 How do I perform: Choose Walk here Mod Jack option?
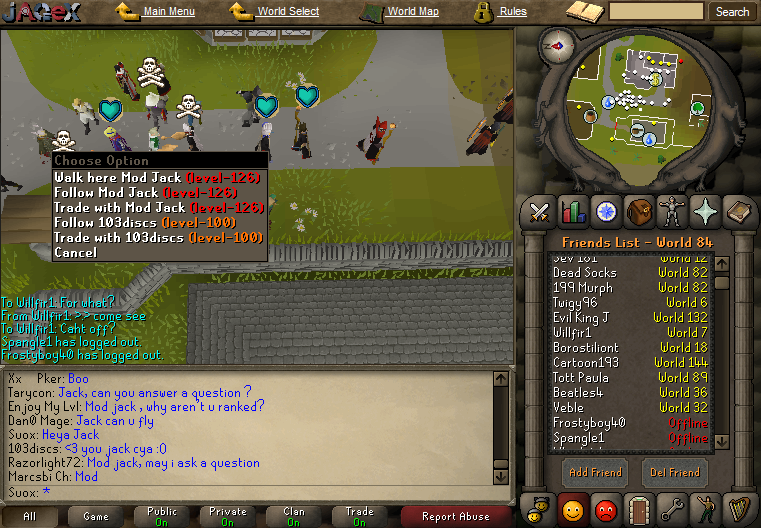click(158, 178)
